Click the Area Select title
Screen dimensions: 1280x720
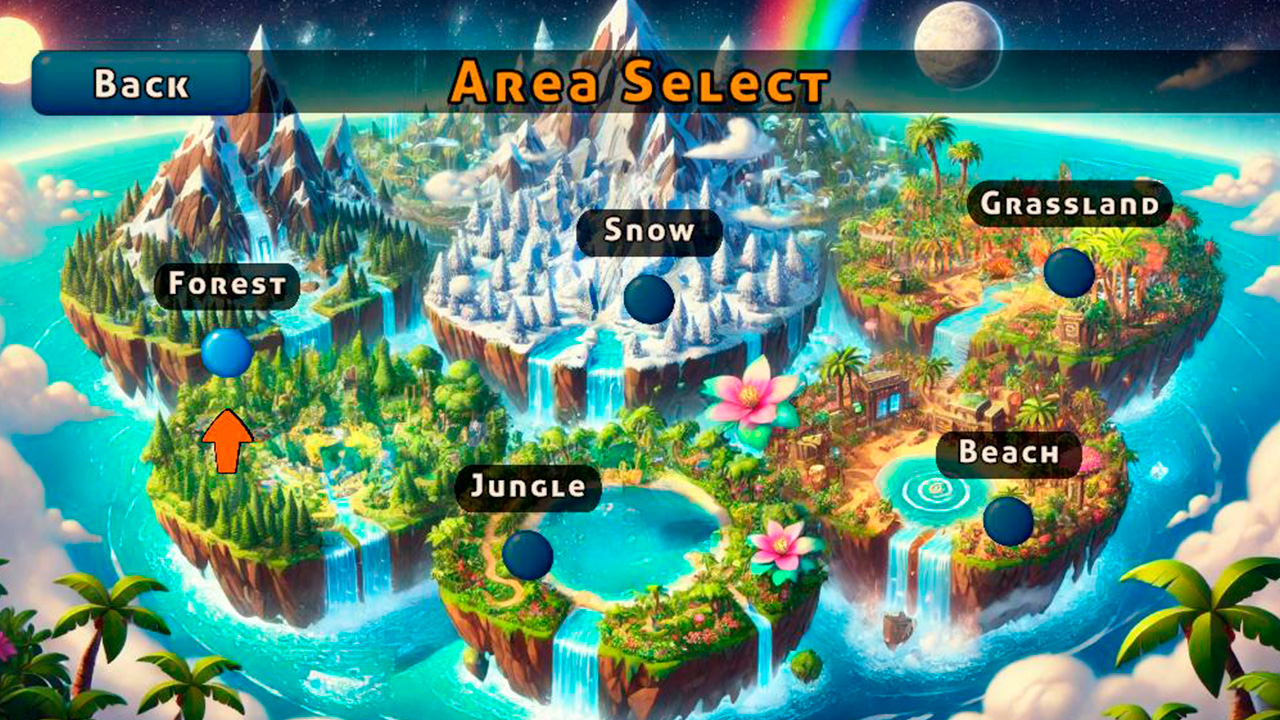pyautogui.click(x=640, y=86)
